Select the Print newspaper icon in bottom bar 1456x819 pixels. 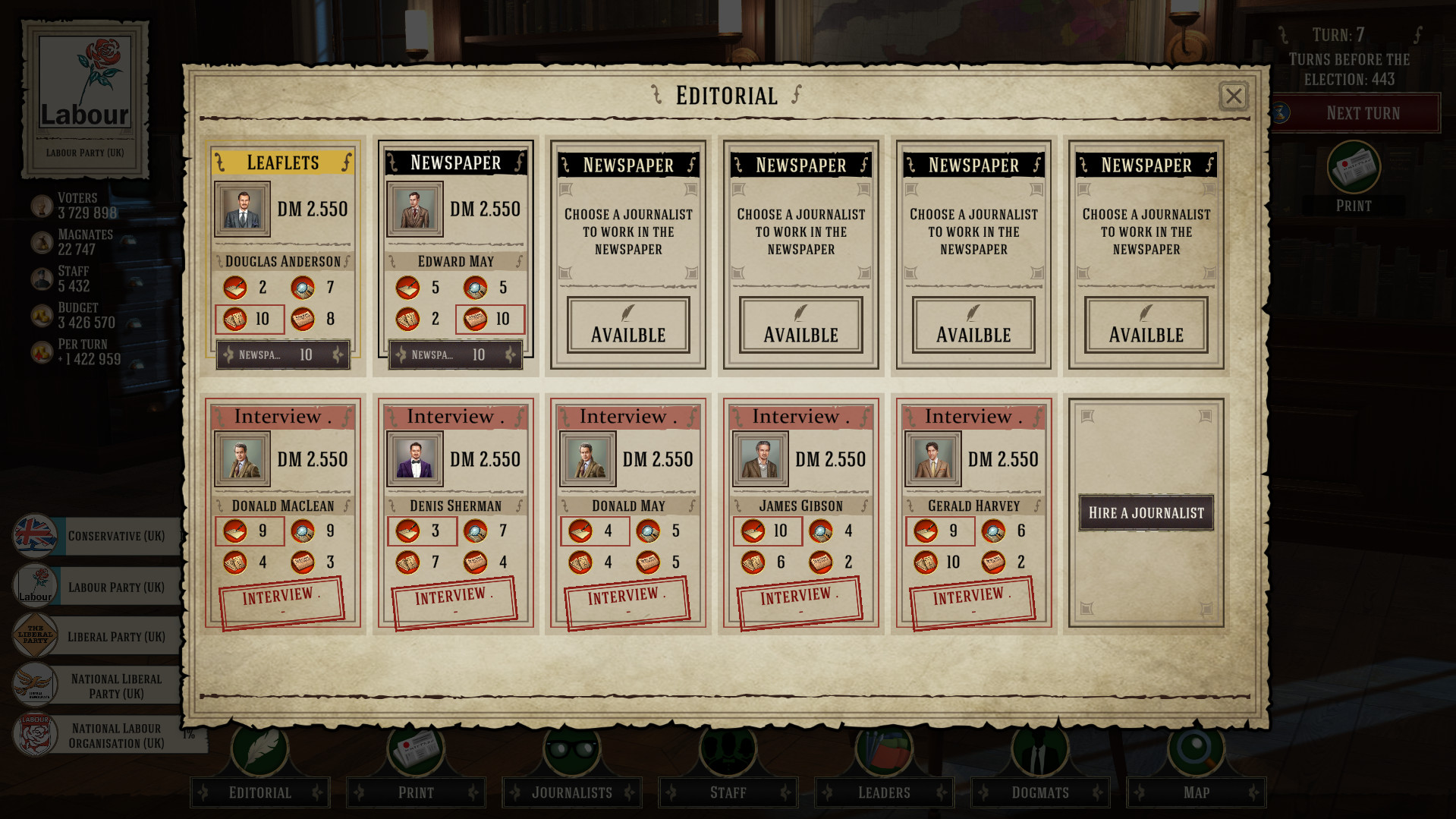click(415, 751)
